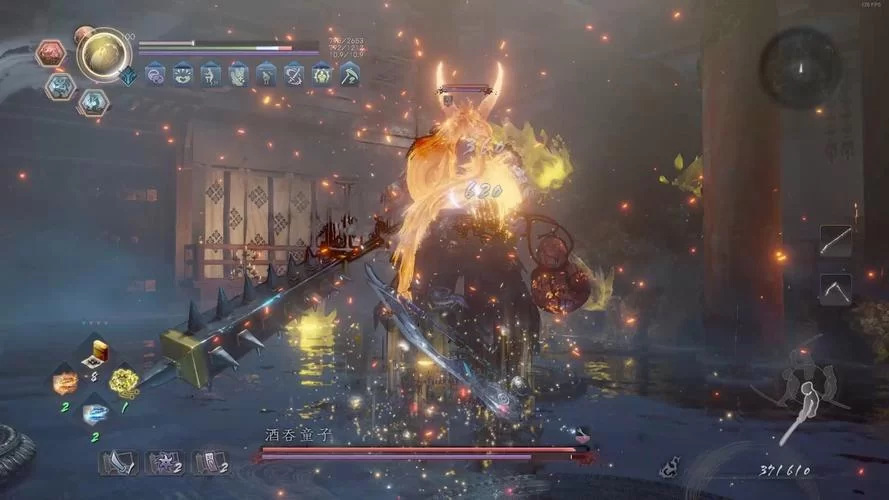Select the blade scroll shortcut slot
The image size is (889, 500).
coord(115,462)
